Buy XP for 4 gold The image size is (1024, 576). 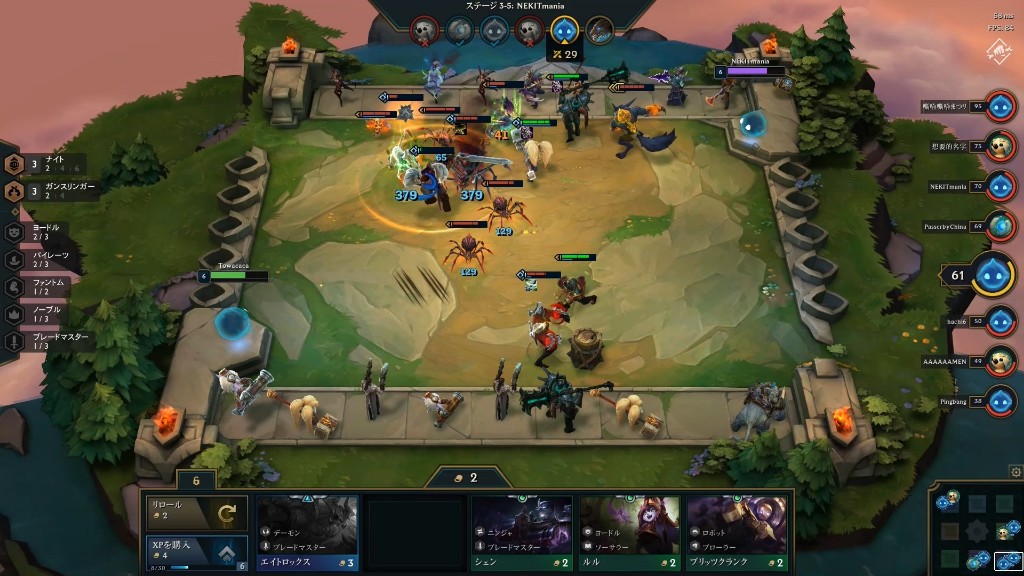(196, 550)
